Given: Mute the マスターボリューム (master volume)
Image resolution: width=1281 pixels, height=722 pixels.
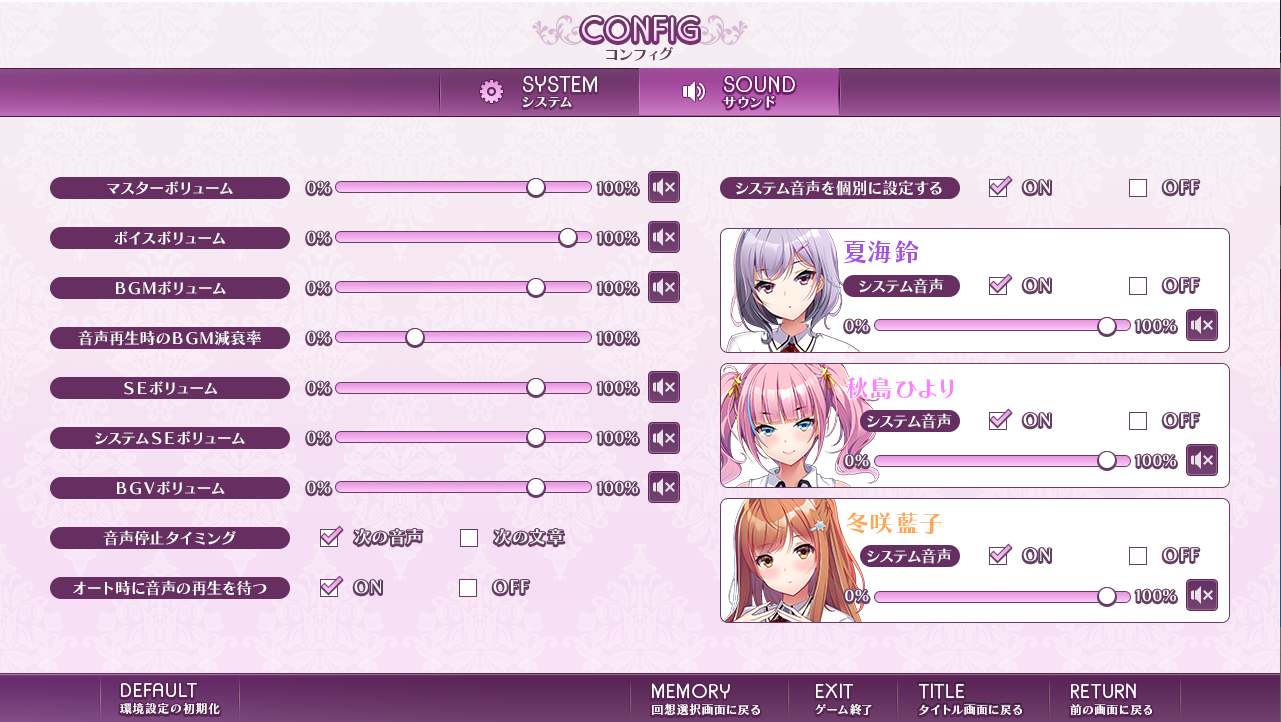Looking at the screenshot, I should [663, 187].
